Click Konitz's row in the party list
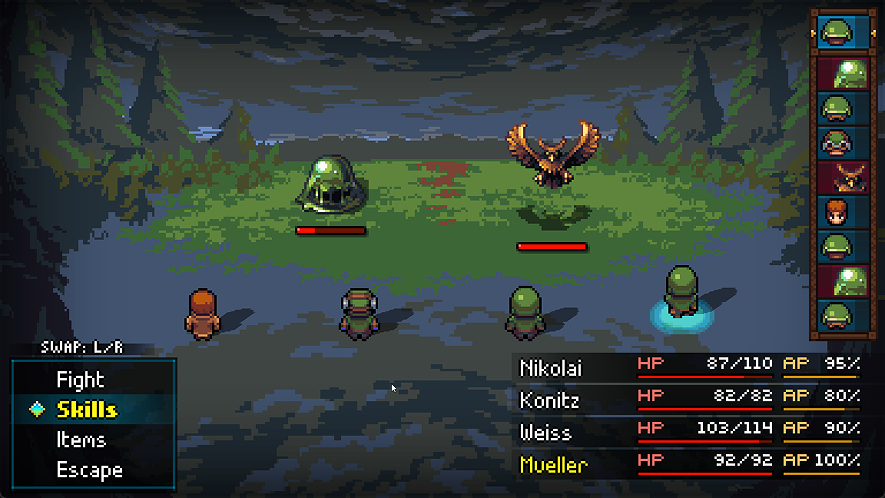This screenshot has height=498, width=885. 688,400
